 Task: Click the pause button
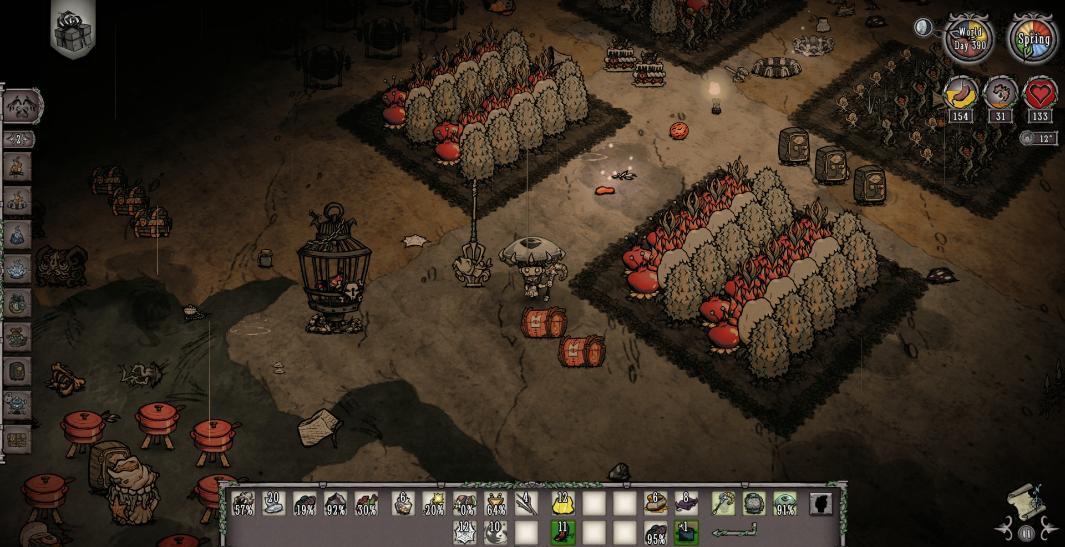[1027, 533]
